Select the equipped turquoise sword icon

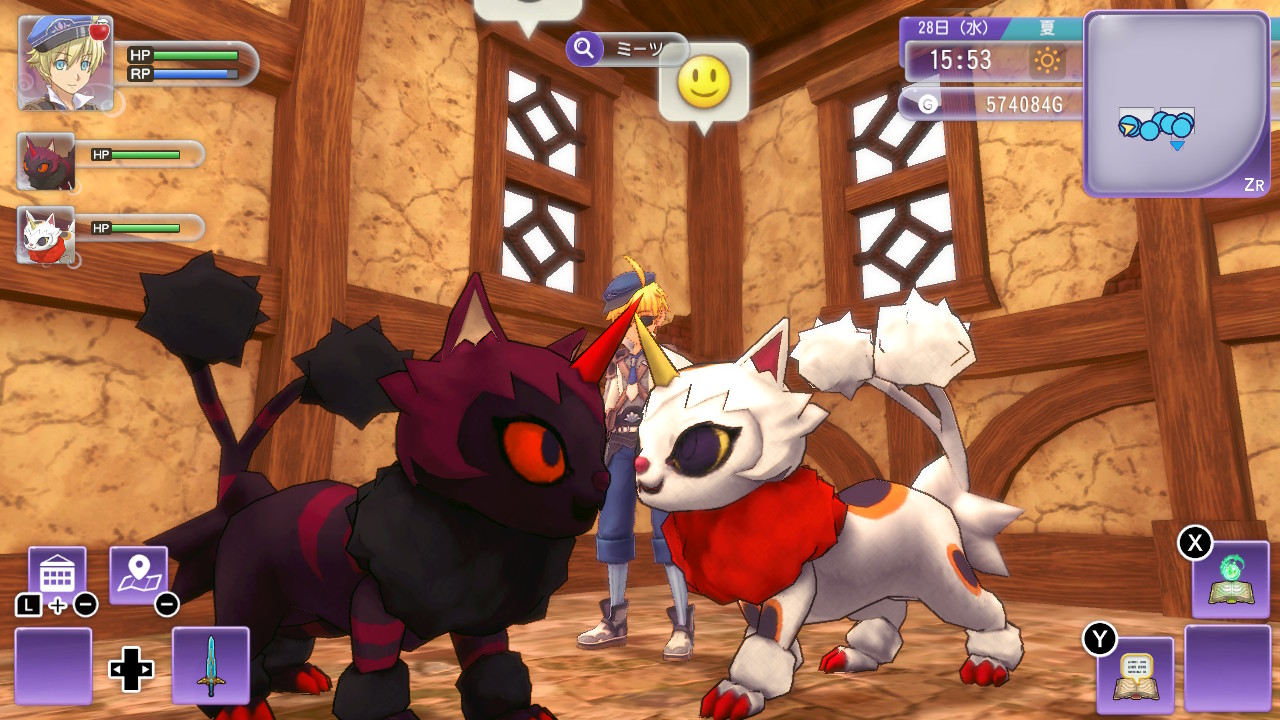pyautogui.click(x=210, y=665)
